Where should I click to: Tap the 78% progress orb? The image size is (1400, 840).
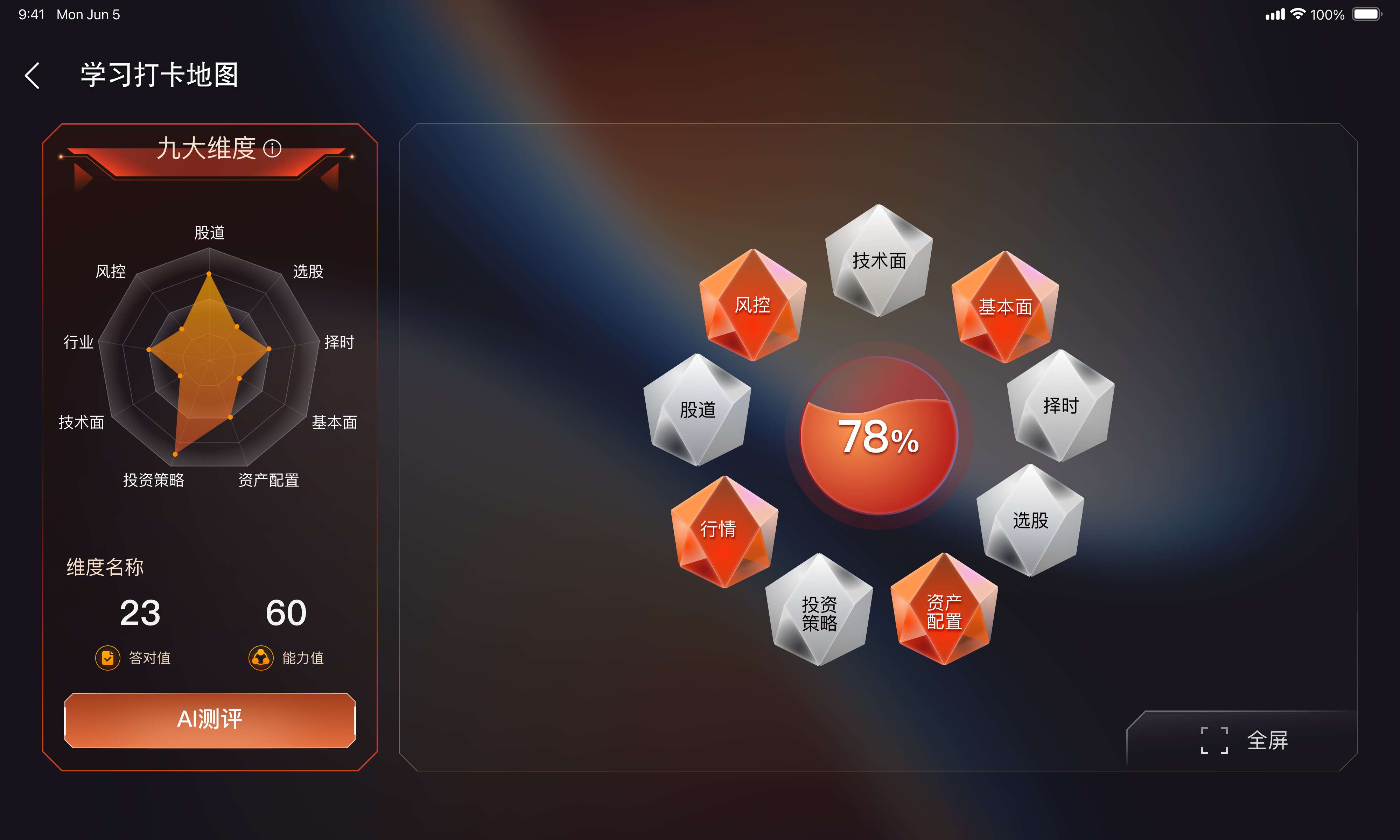[878, 436]
